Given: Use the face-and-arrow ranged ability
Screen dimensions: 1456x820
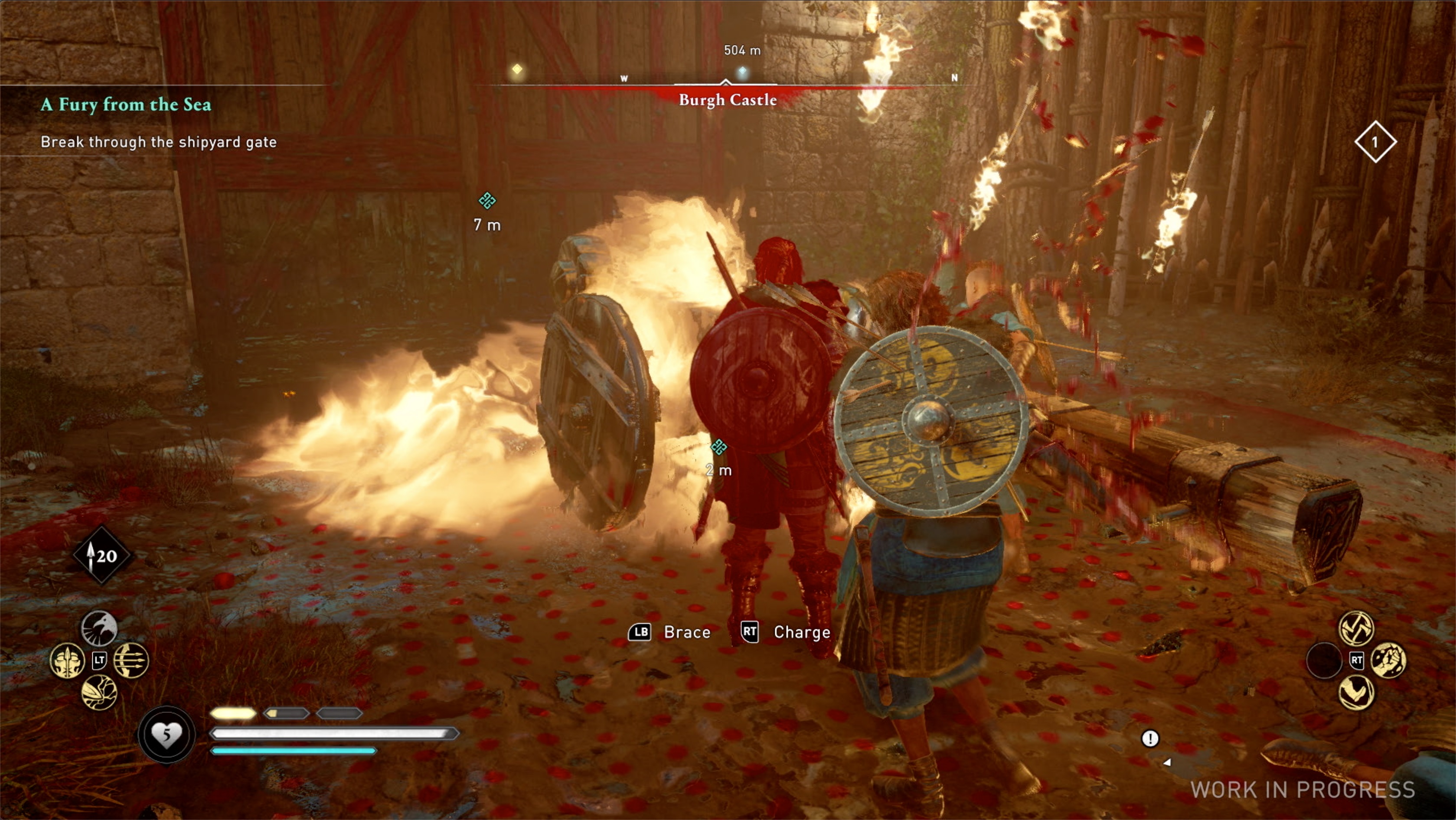Looking at the screenshot, I should coord(67,660).
